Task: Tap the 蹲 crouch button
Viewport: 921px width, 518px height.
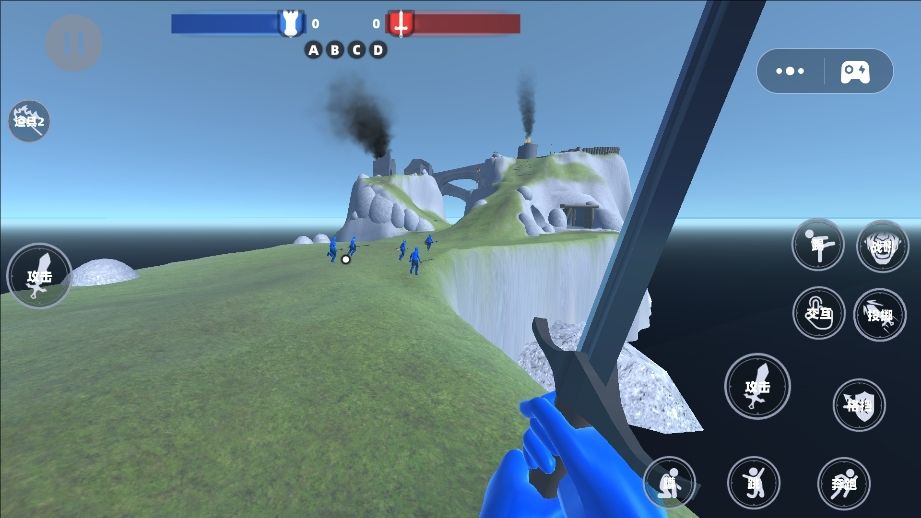Action: coord(669,483)
